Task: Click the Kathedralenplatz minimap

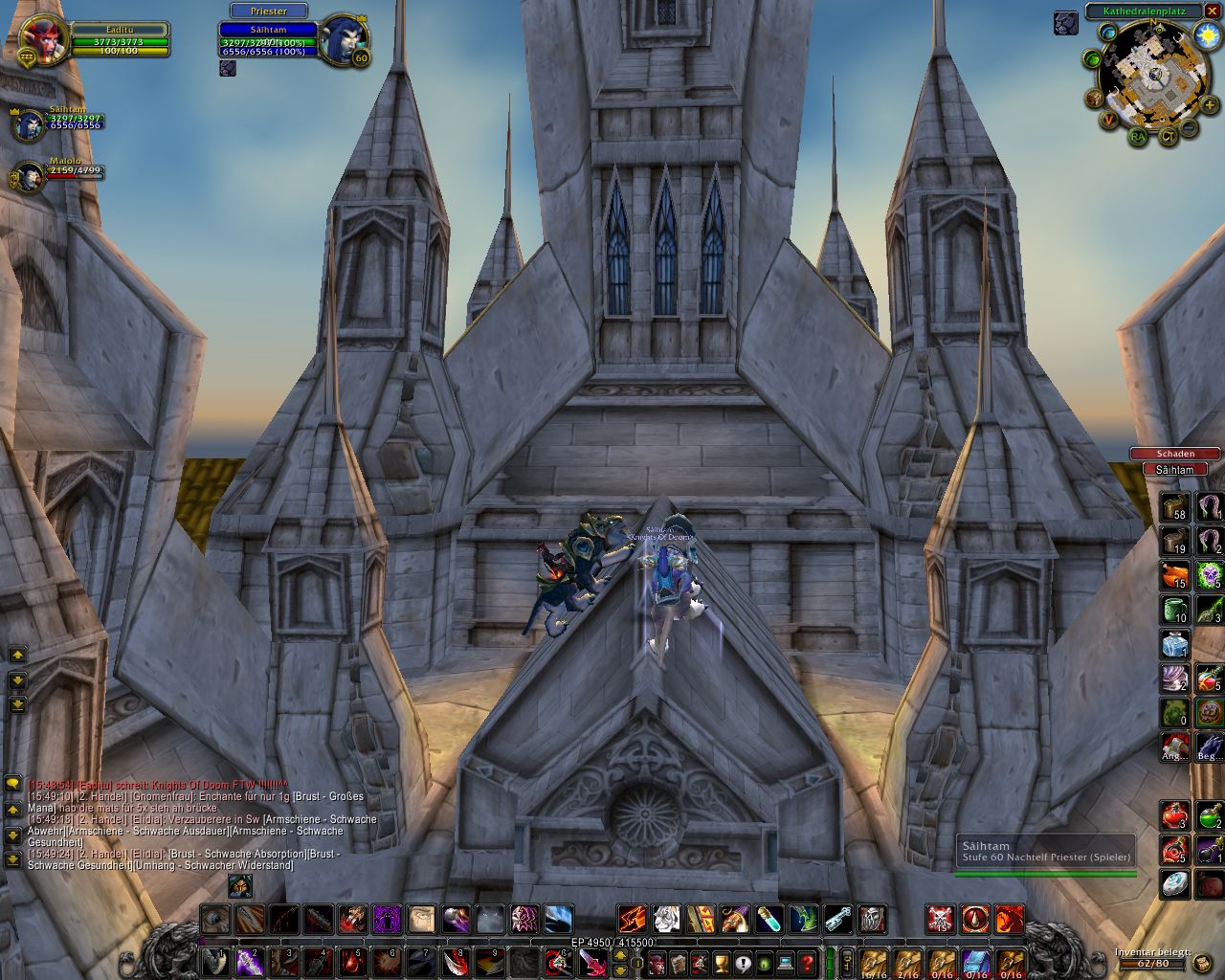Action: [x=1155, y=75]
